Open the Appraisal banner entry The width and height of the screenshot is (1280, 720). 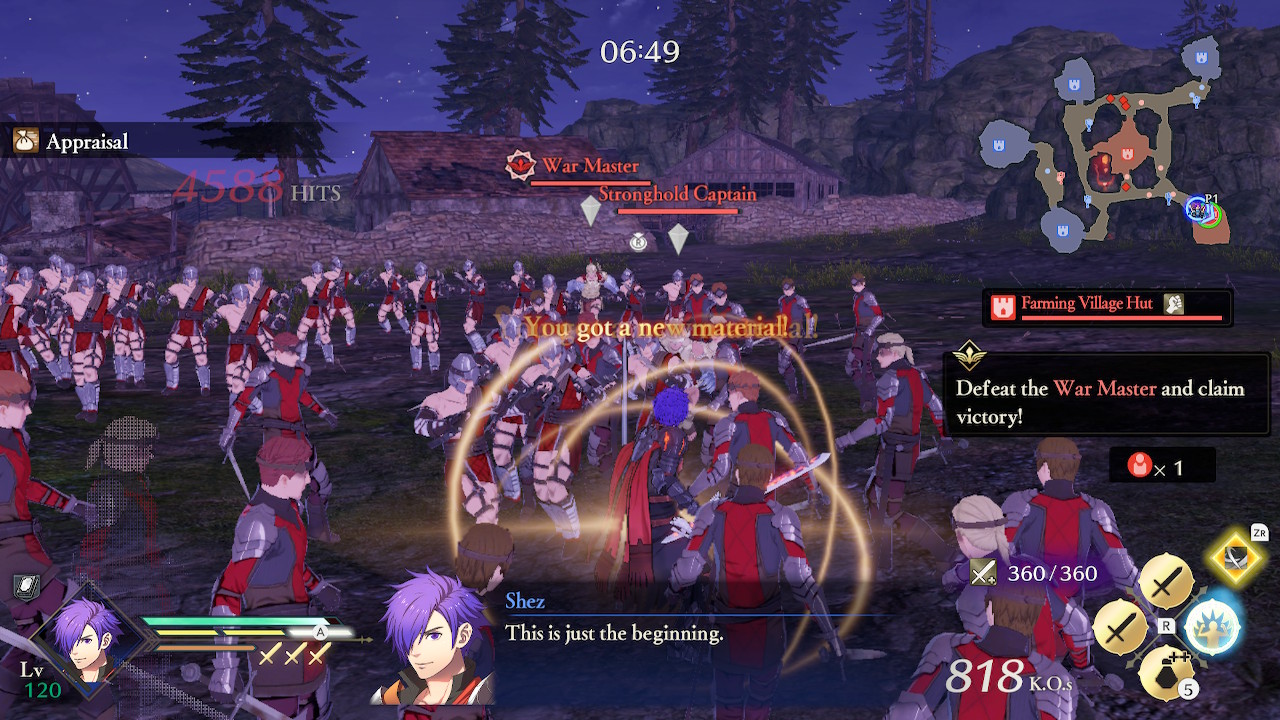[x=85, y=141]
